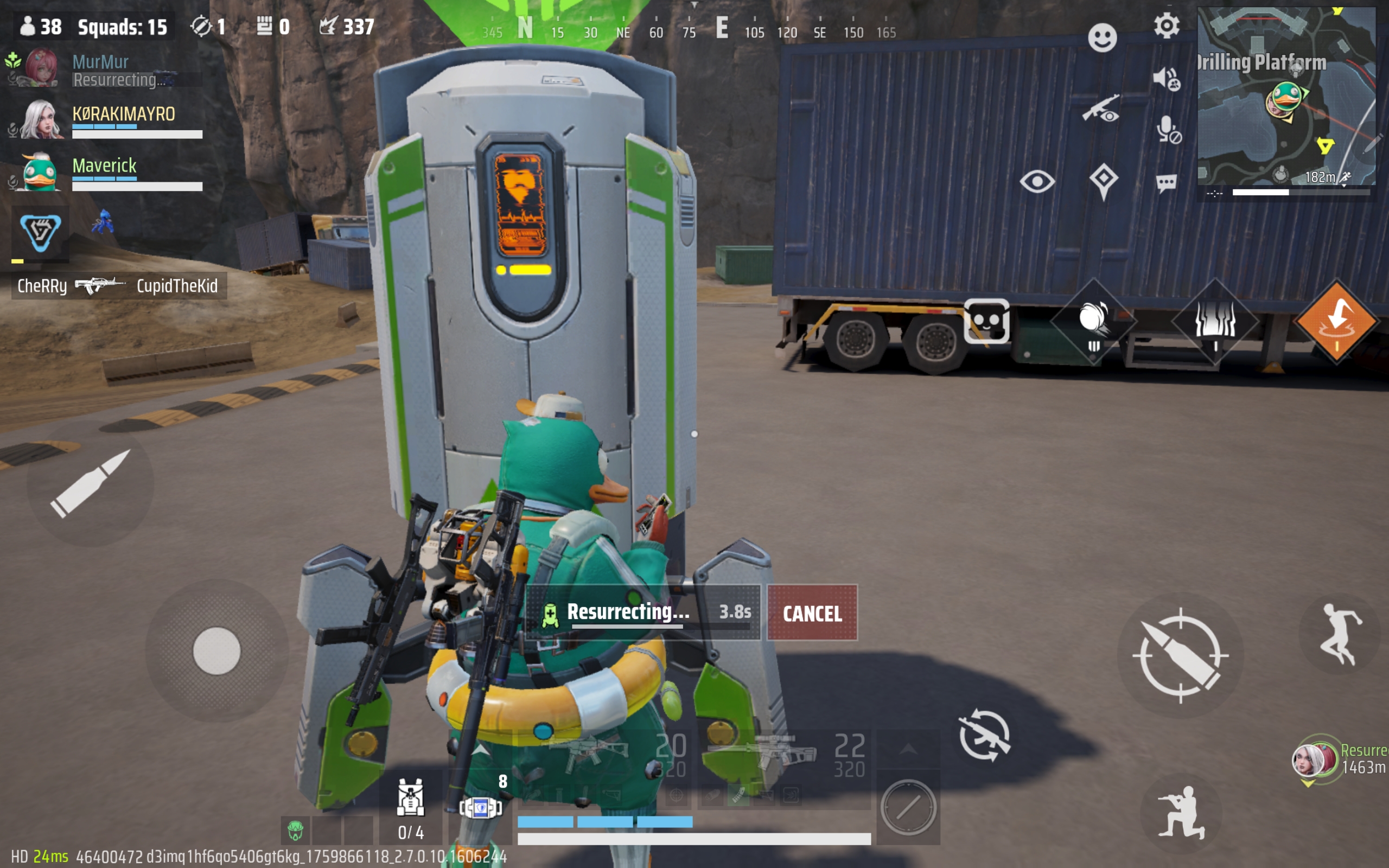
Task: Place a map ping marker
Action: click(1103, 181)
